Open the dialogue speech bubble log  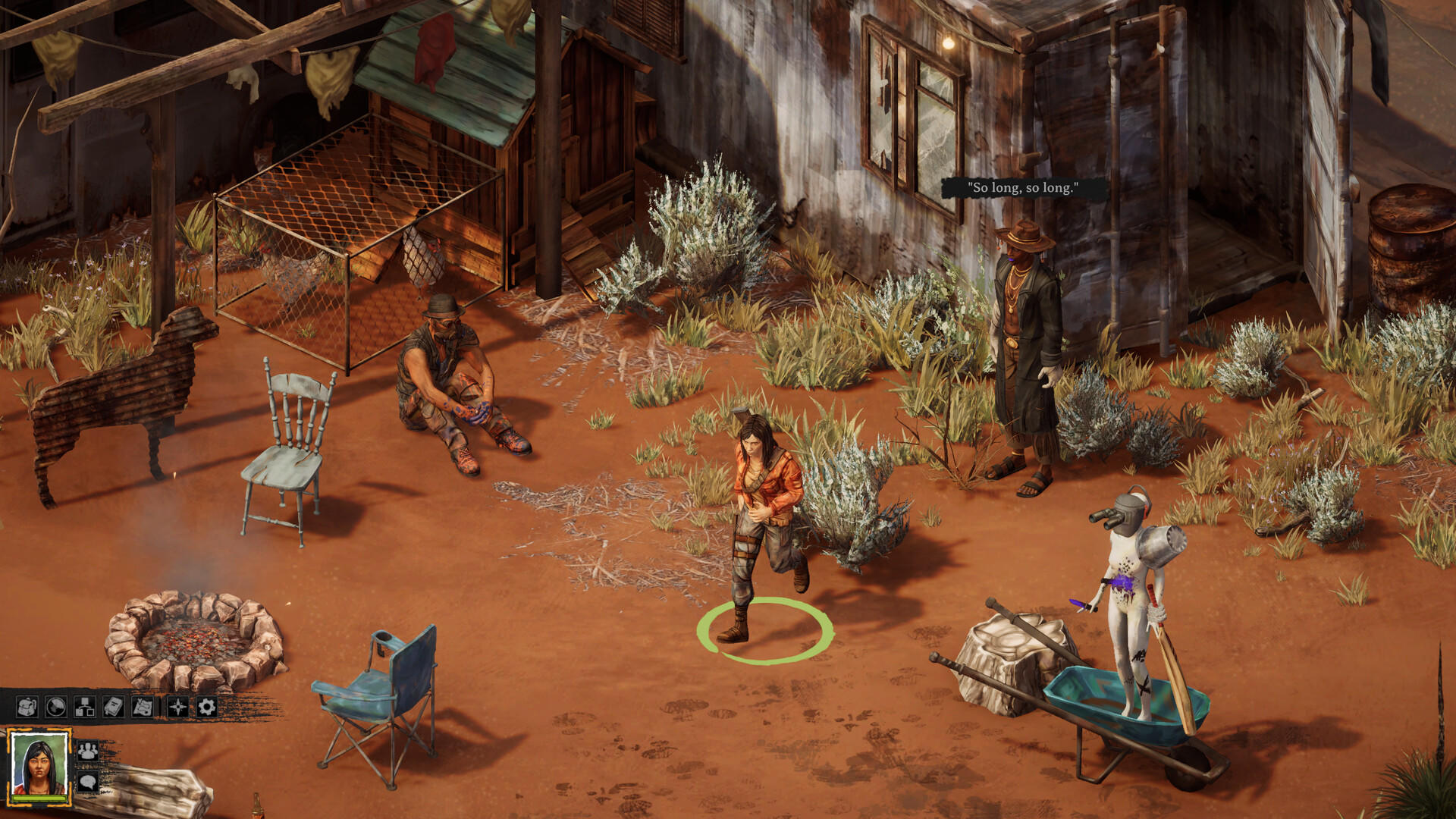[88, 783]
